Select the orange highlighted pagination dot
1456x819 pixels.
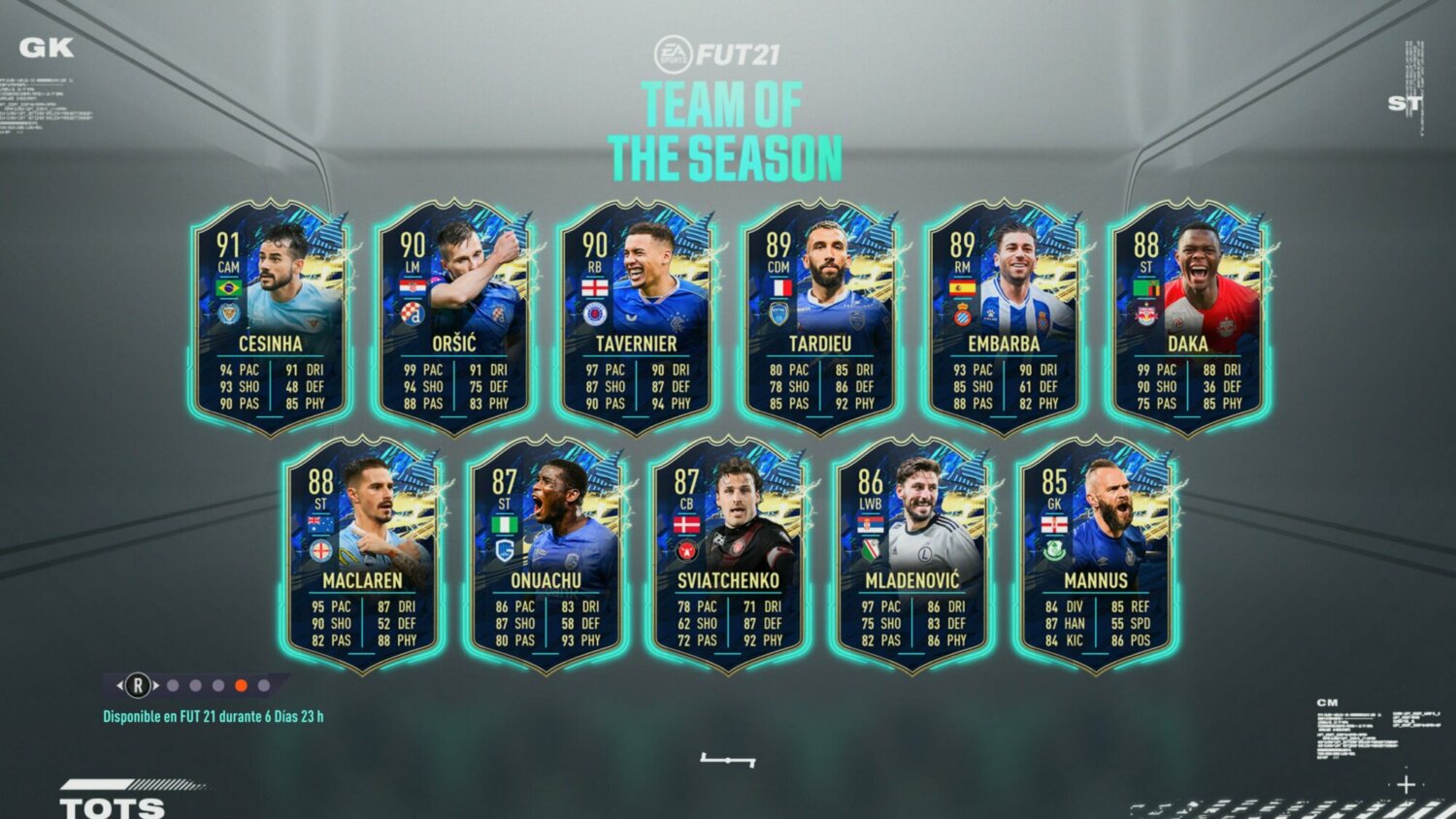tap(242, 686)
